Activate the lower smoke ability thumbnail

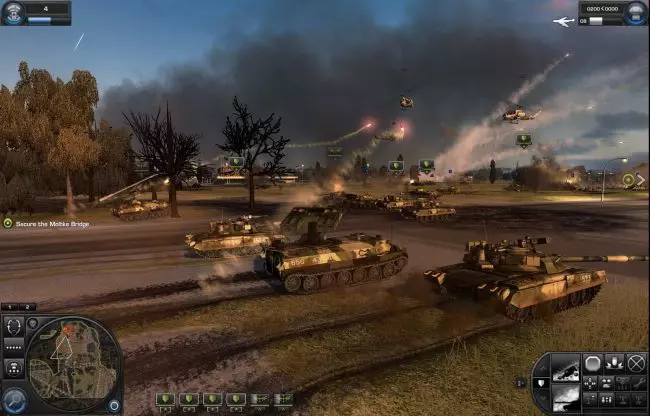[x=565, y=397]
